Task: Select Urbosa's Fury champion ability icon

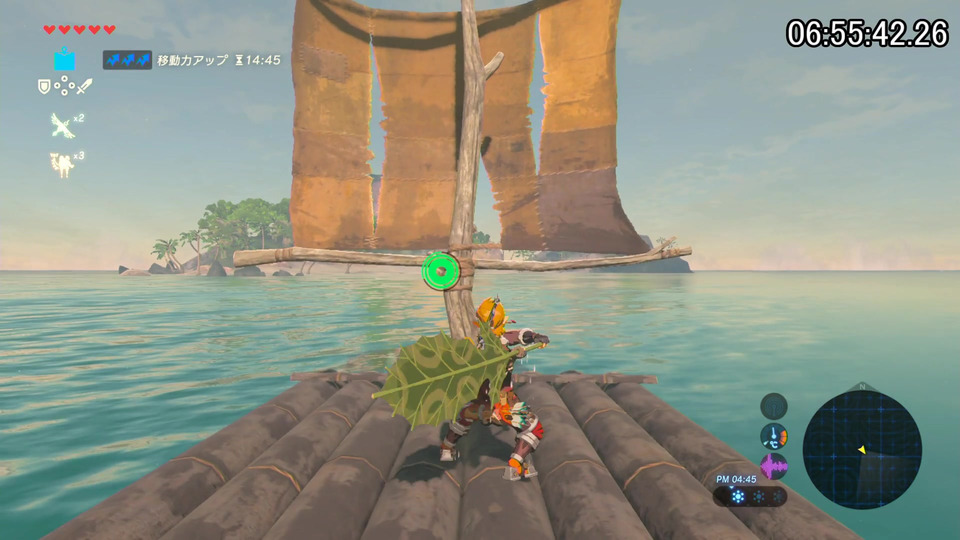Action: (x=63, y=164)
